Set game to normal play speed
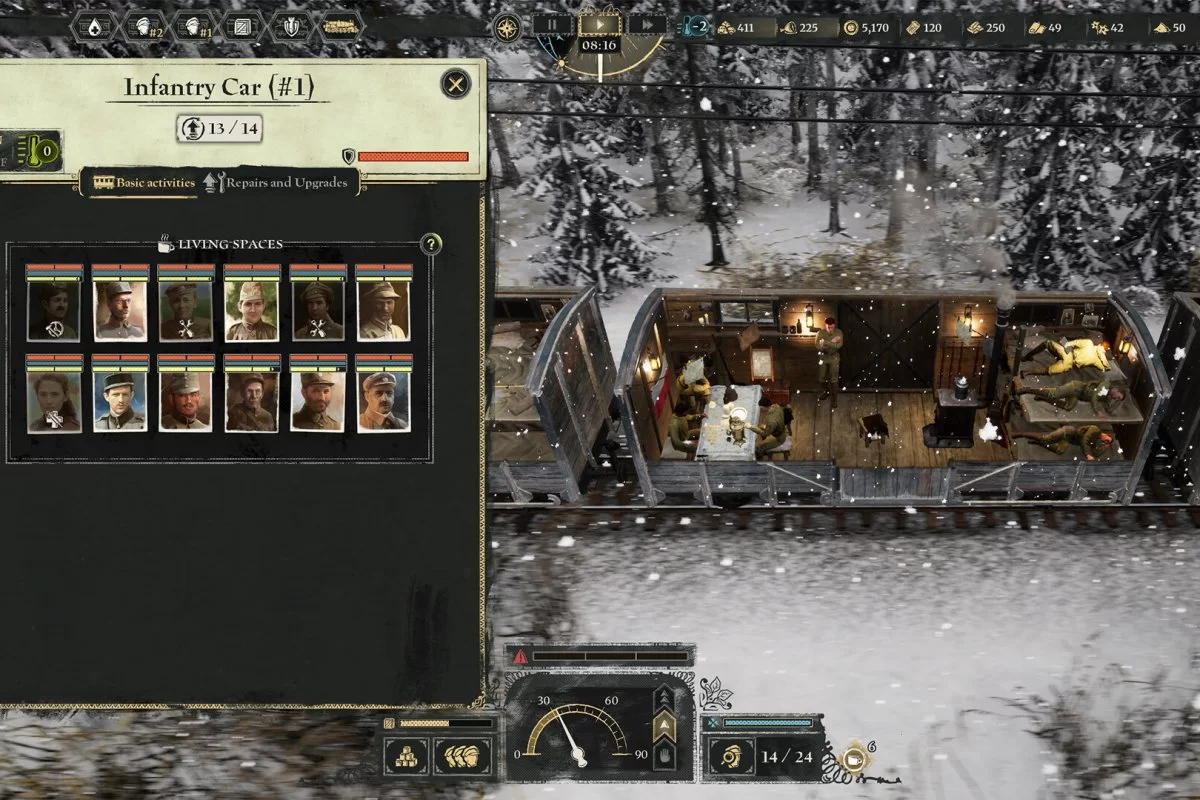 600,24
